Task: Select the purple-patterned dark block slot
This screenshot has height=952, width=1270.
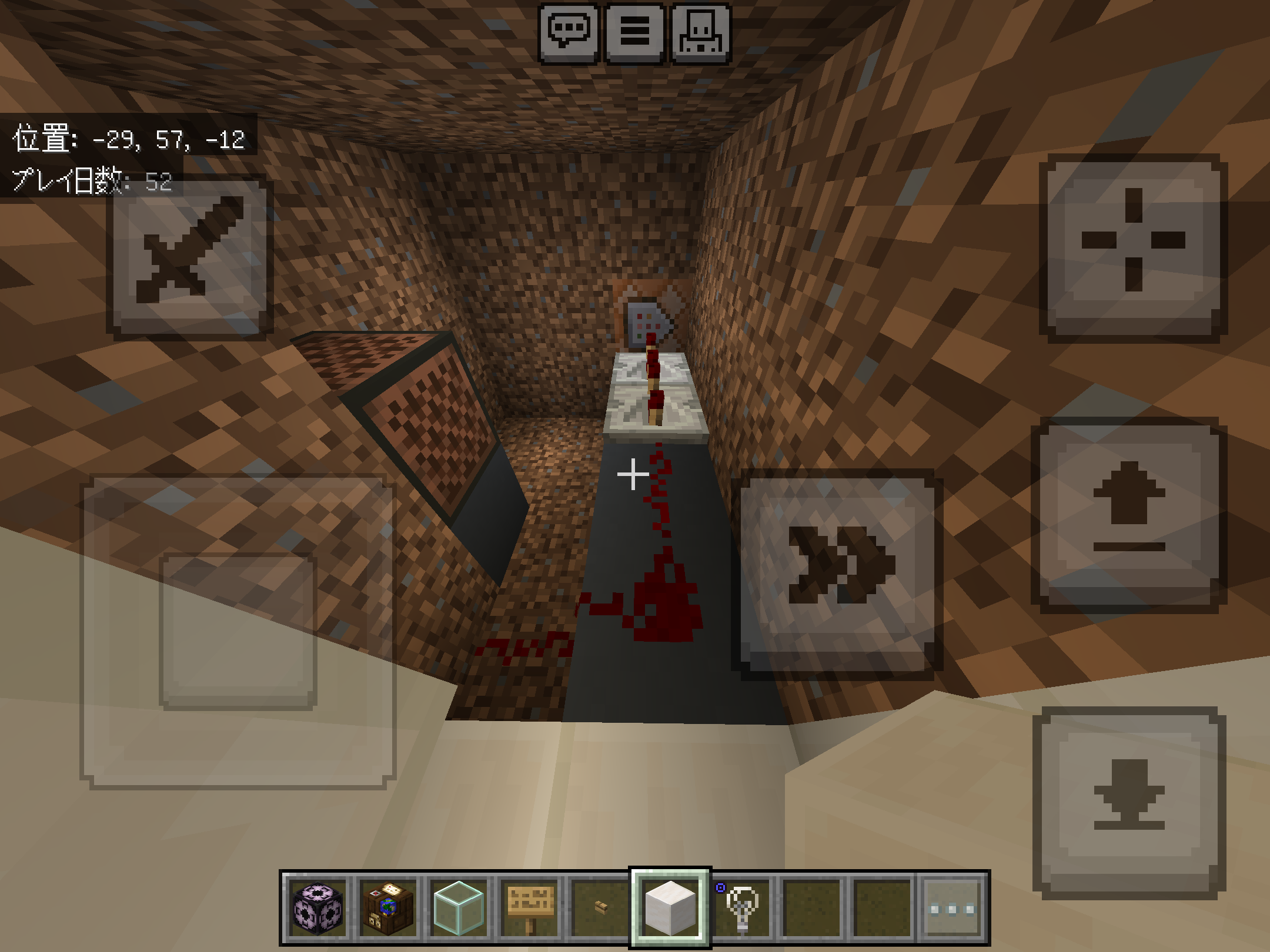Action: click(x=318, y=909)
